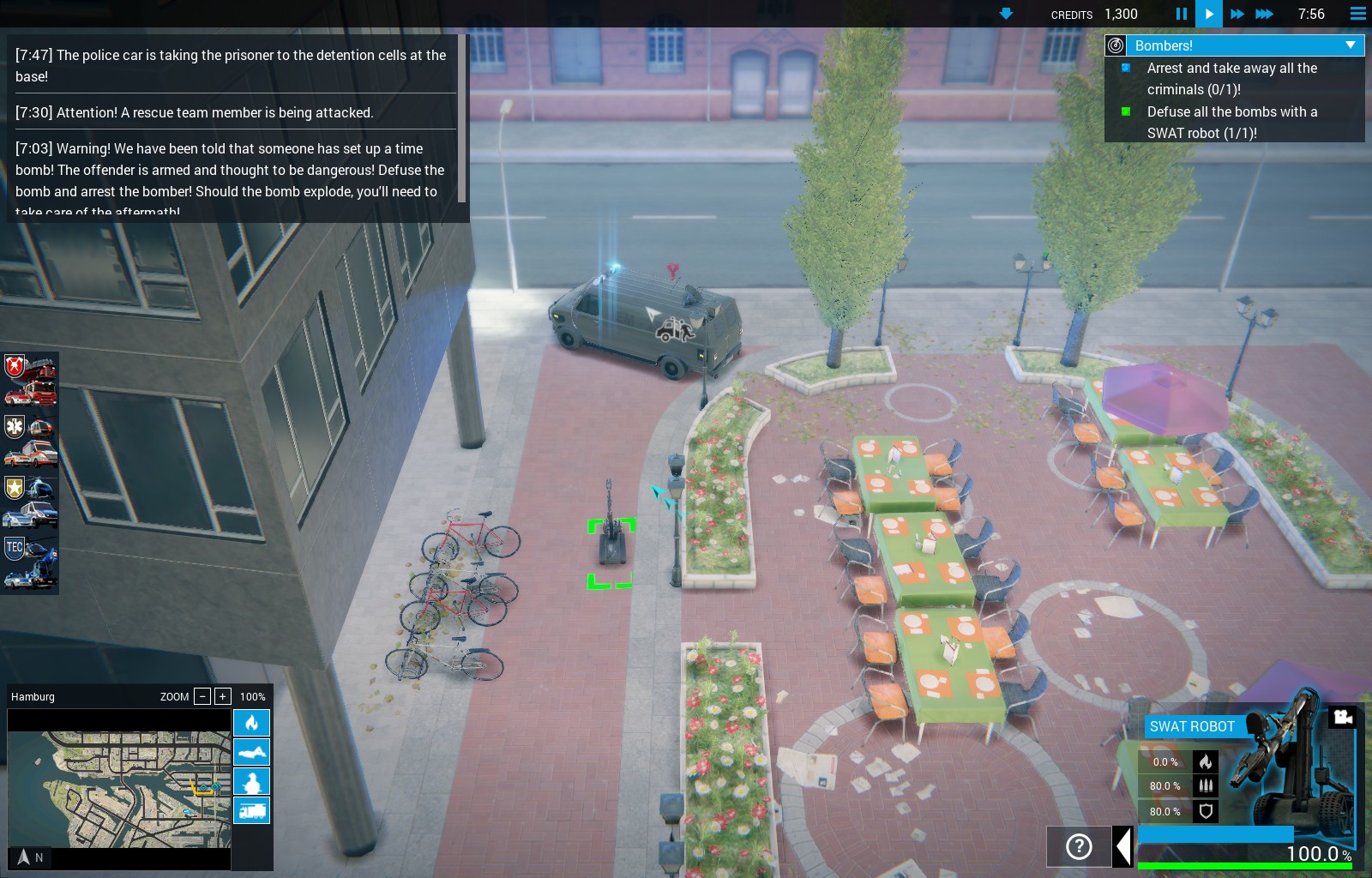Open the ambulance rescue vehicle menu
Image resolution: width=1372 pixels, height=878 pixels.
[x=30, y=440]
